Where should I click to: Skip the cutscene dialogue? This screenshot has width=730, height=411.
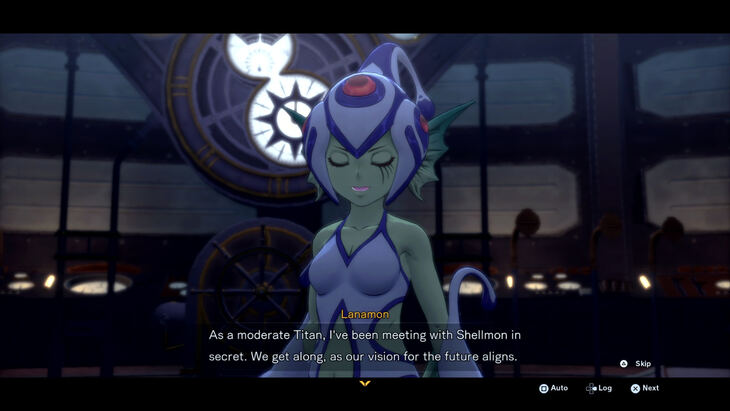[636, 364]
